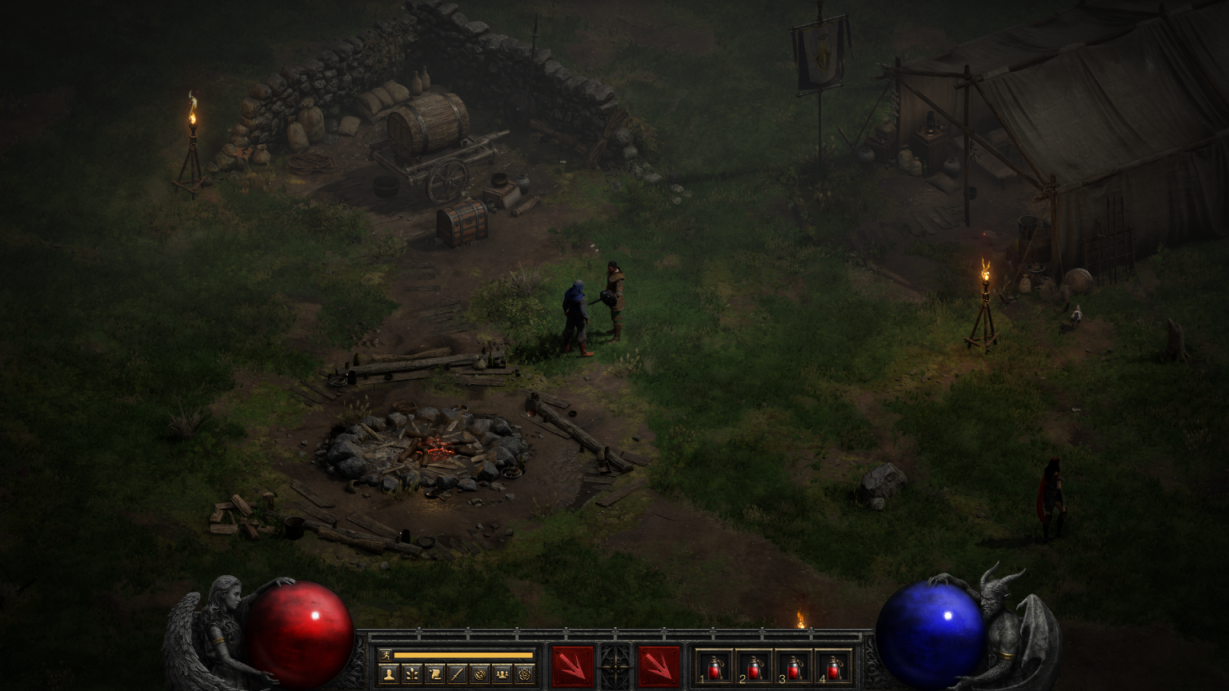The image size is (1229, 691).
Task: Use the healing potion in belt slot 4
Action: [x=833, y=667]
